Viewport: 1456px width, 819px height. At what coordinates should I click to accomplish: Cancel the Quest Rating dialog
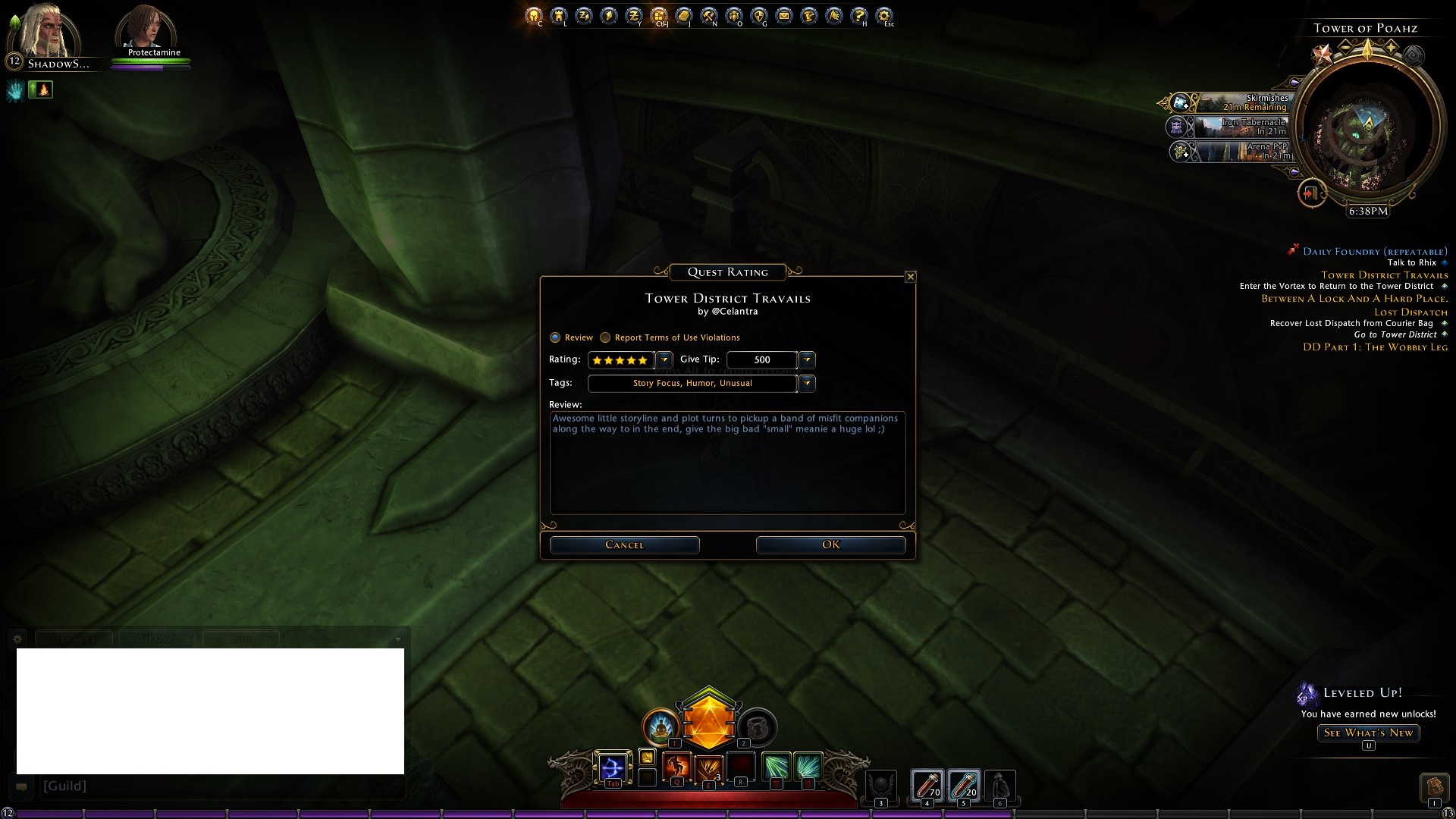624,544
